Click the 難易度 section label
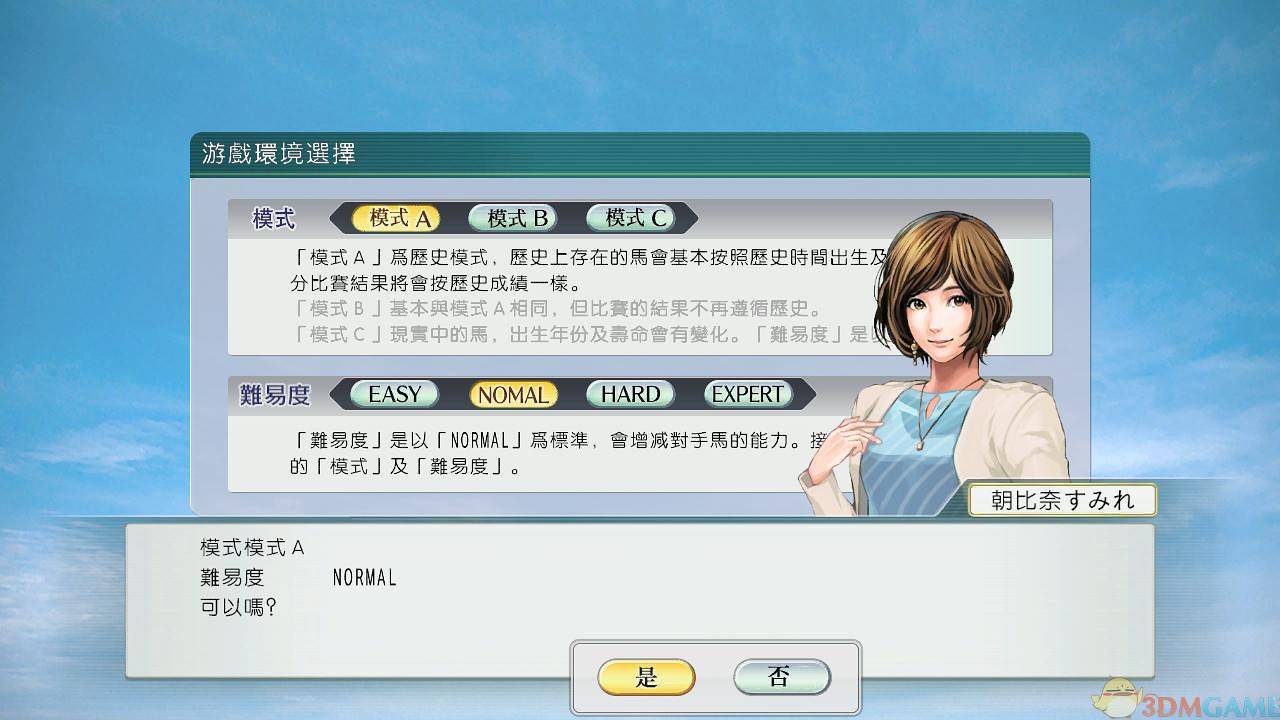The width and height of the screenshot is (1280, 720). (x=277, y=394)
